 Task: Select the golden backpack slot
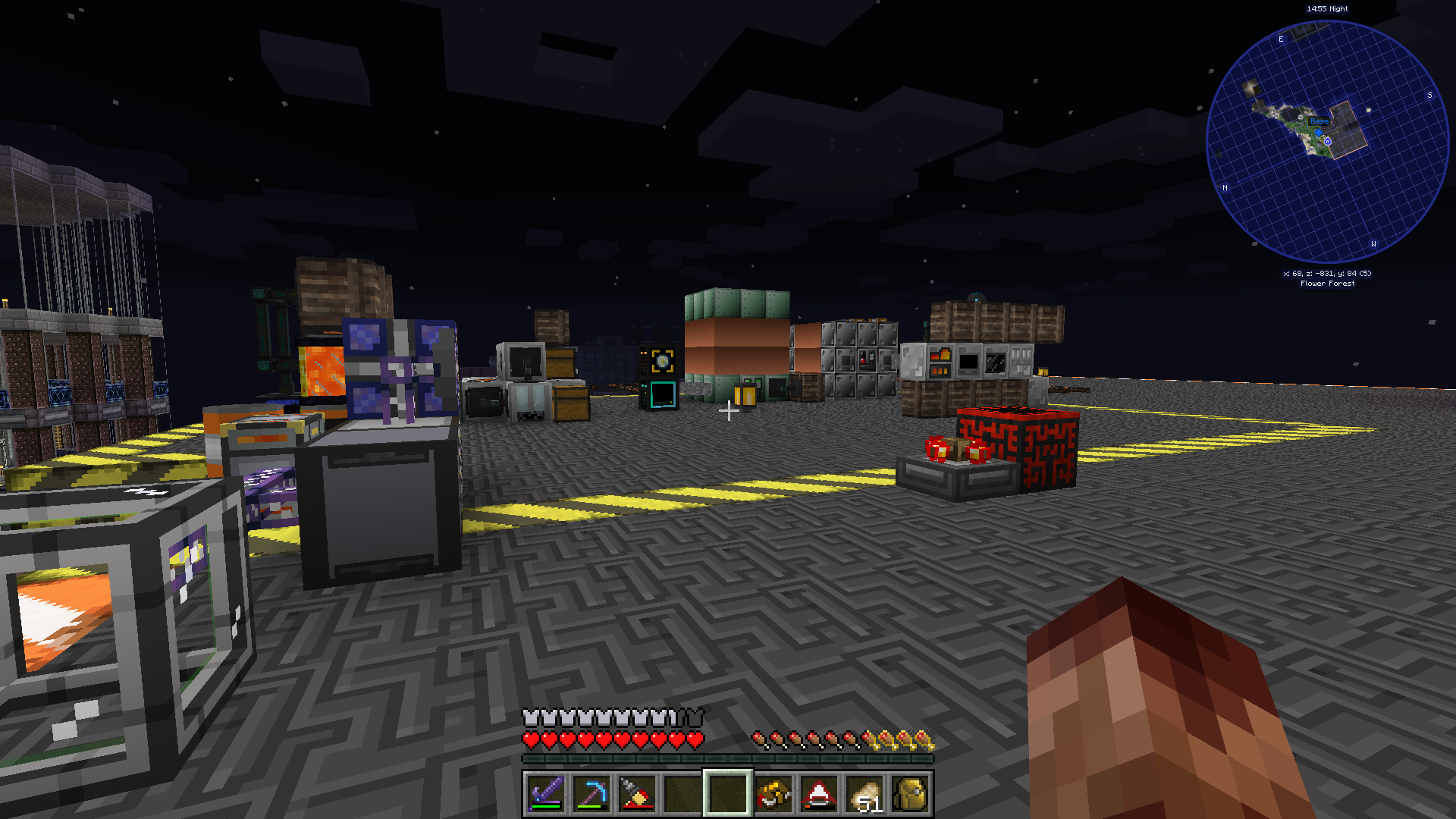point(911,794)
